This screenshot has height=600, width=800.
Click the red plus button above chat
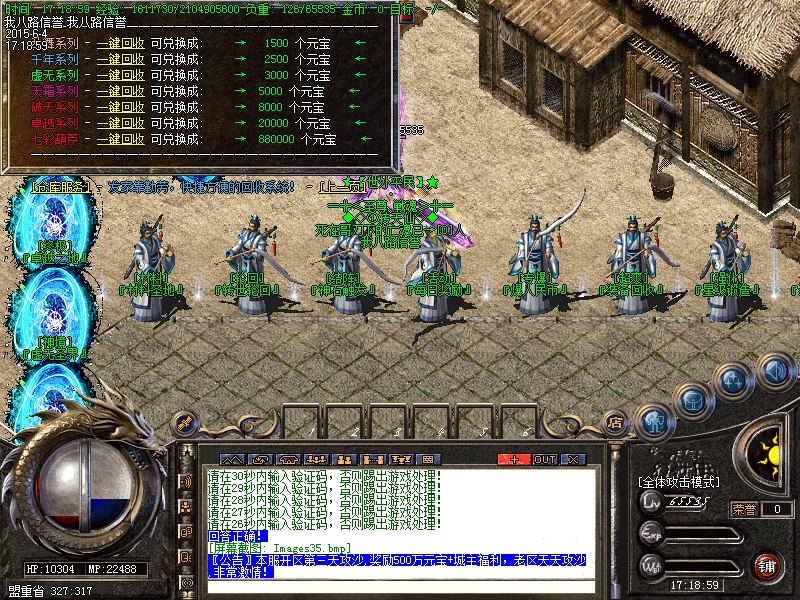514,459
